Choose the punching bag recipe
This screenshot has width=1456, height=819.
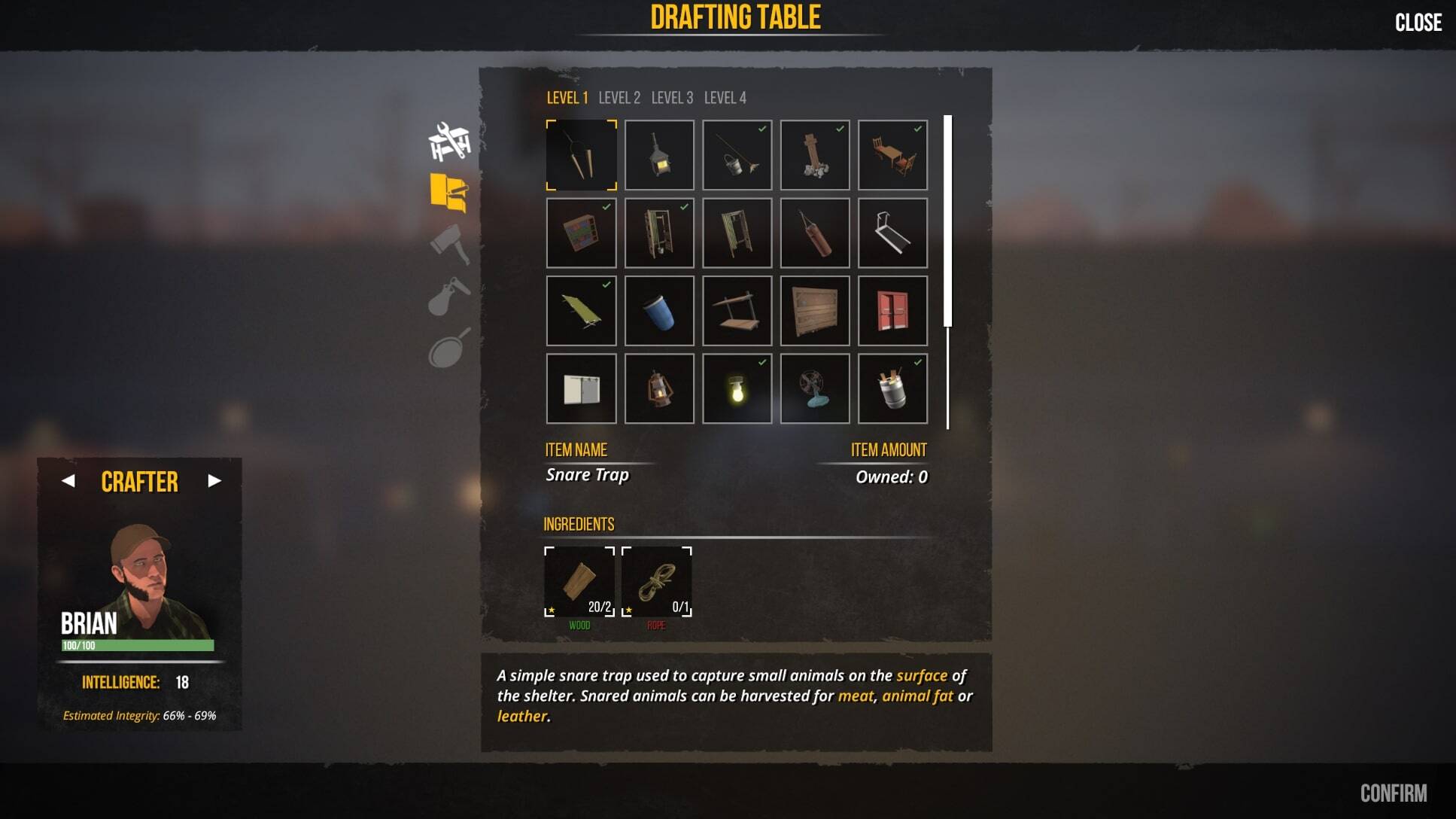click(815, 233)
